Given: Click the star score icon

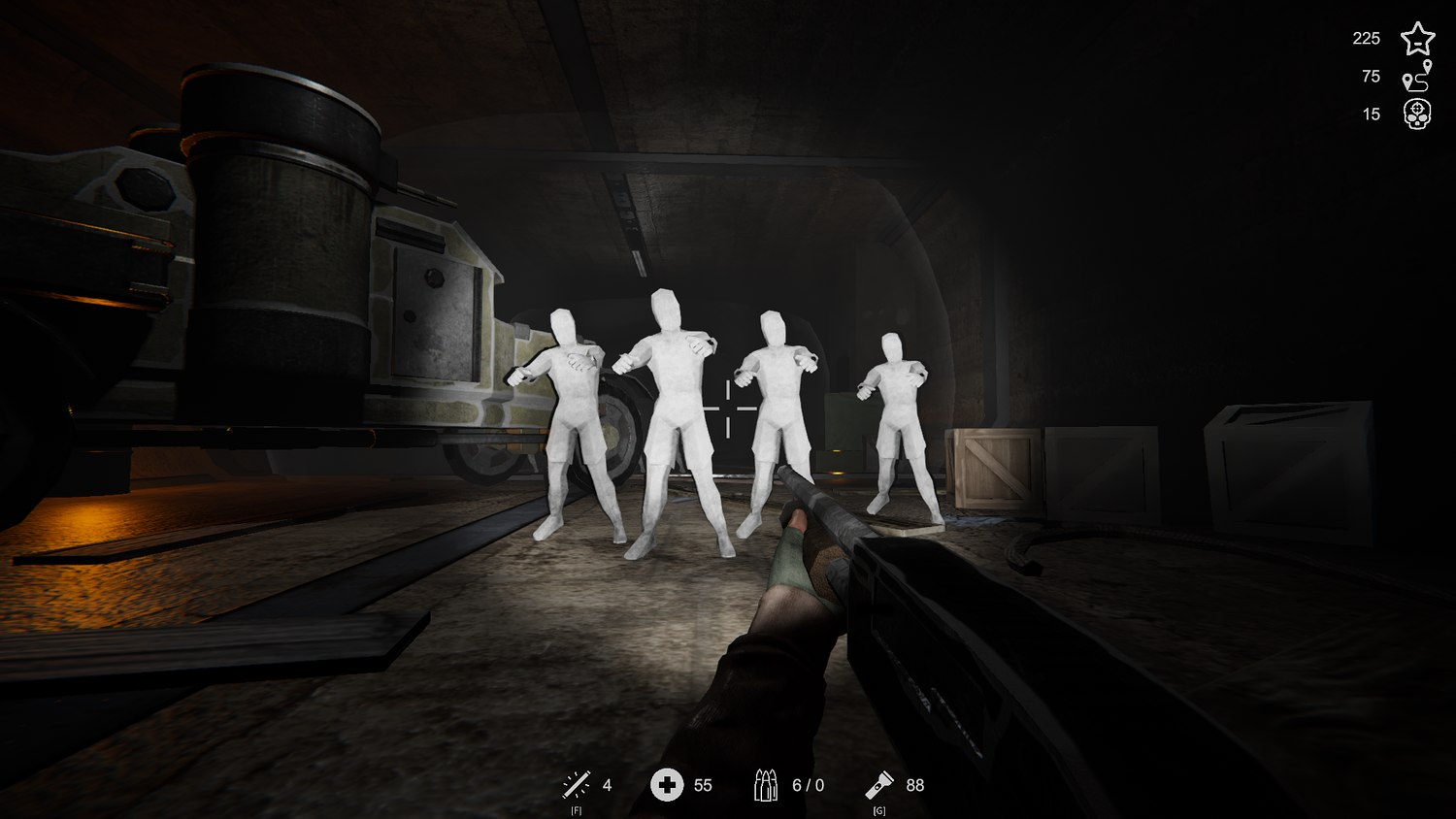Looking at the screenshot, I should 1417,39.
